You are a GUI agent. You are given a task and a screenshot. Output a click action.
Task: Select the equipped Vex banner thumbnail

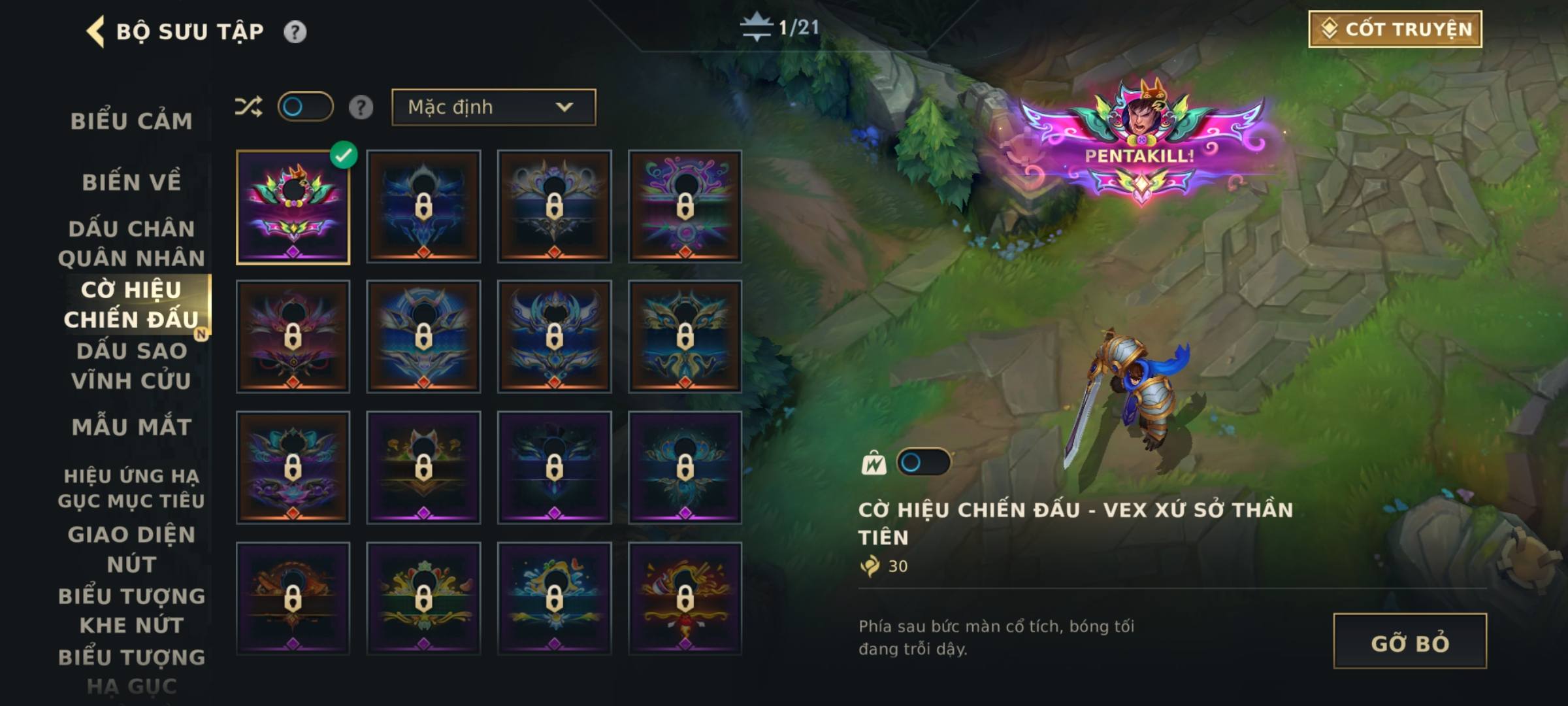click(293, 207)
